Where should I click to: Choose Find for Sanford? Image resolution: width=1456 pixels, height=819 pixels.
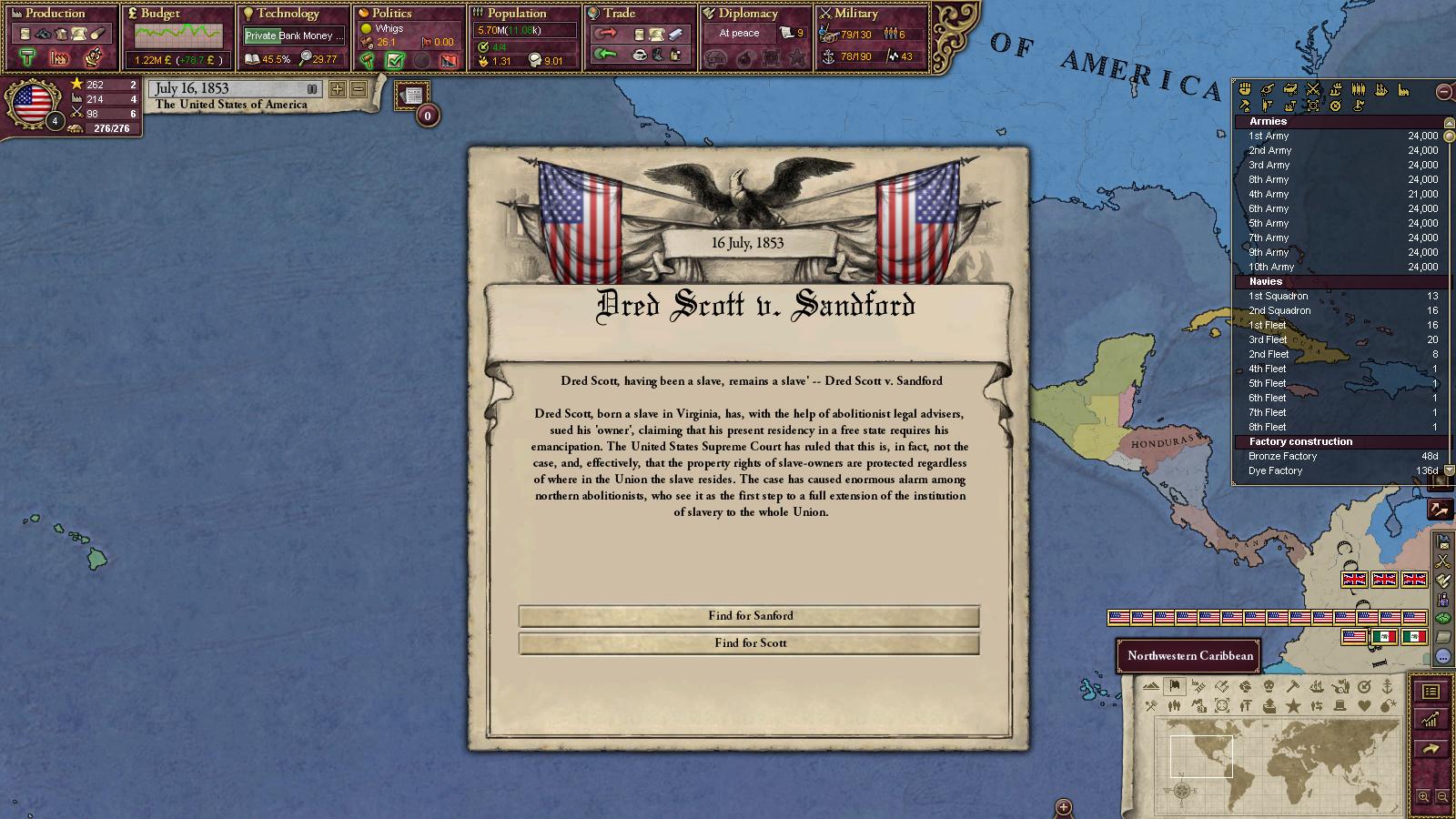(x=749, y=616)
